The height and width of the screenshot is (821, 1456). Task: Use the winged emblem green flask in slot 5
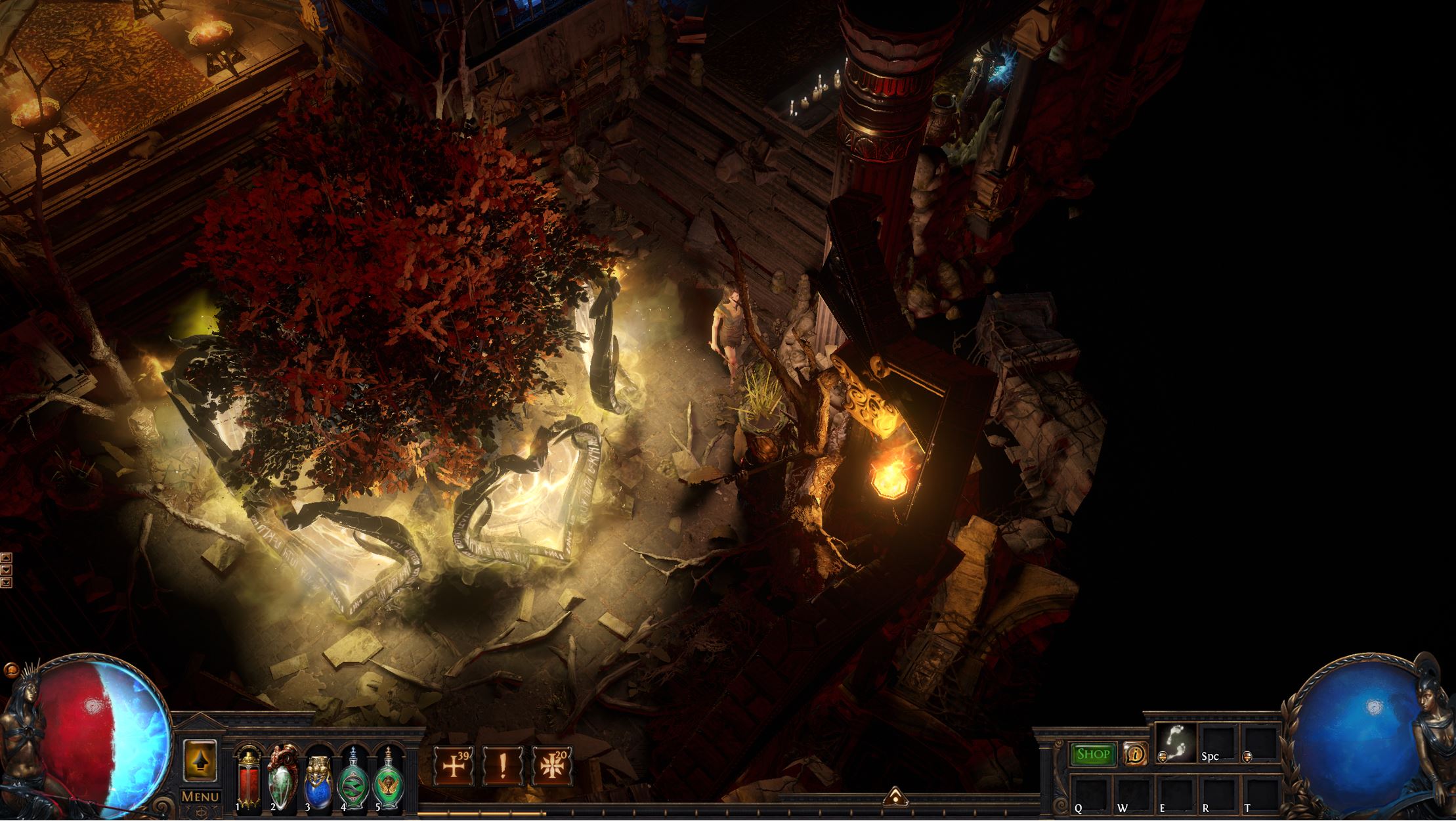coord(387,779)
